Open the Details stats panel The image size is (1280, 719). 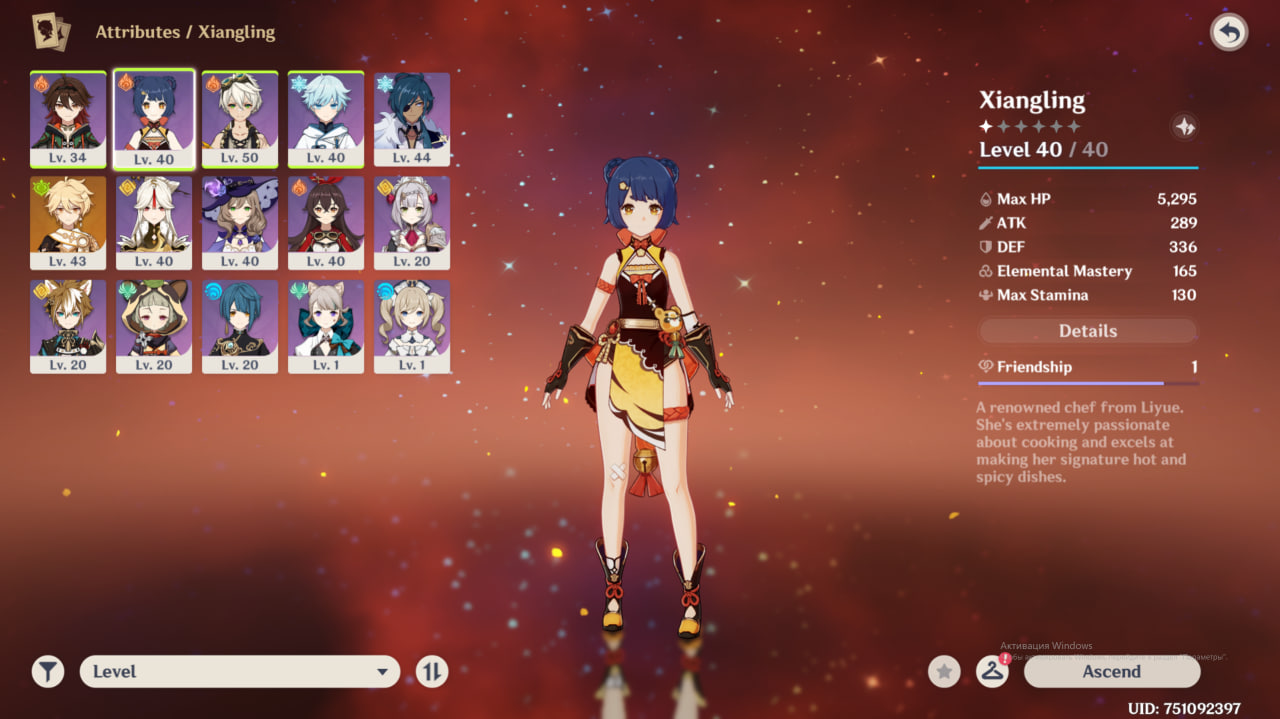[x=1087, y=331]
